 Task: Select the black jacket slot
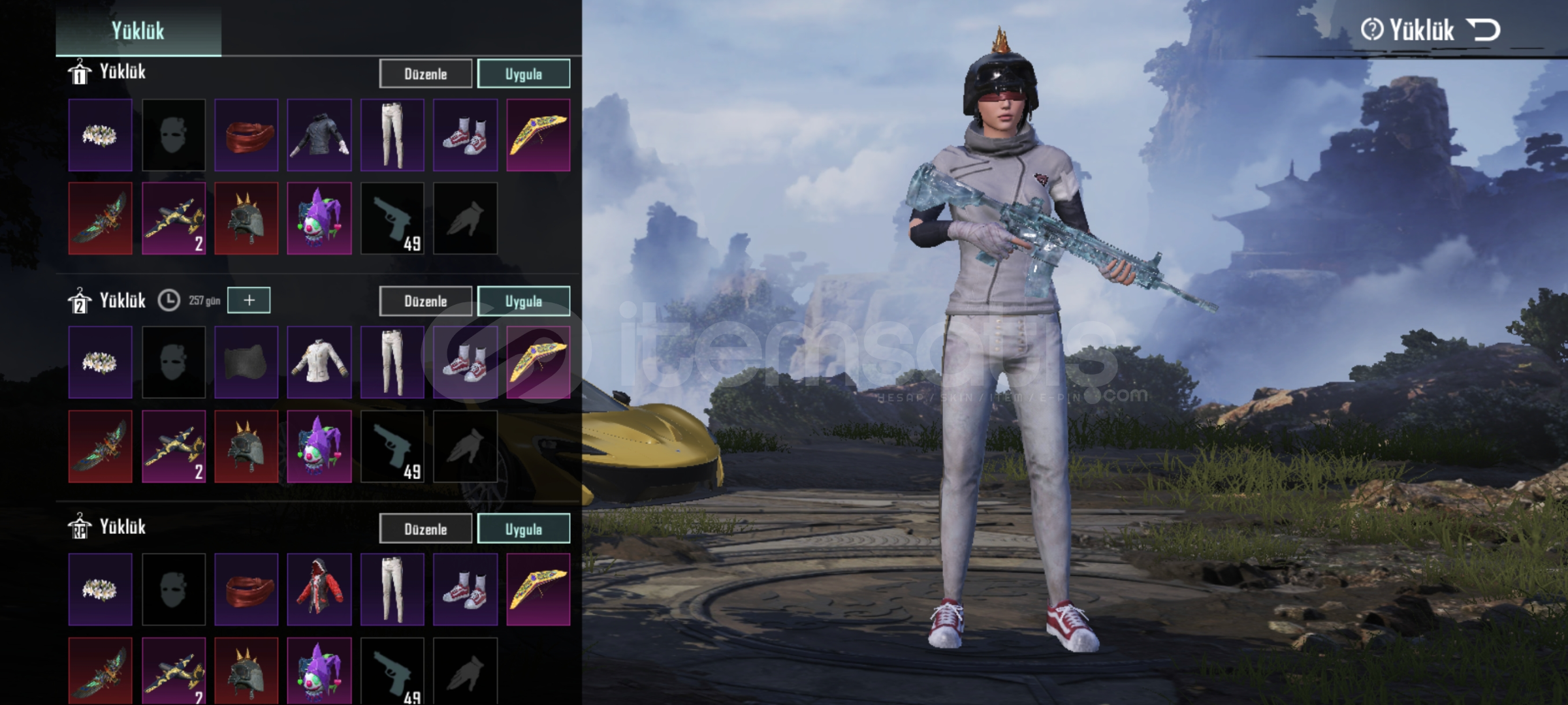point(319,135)
